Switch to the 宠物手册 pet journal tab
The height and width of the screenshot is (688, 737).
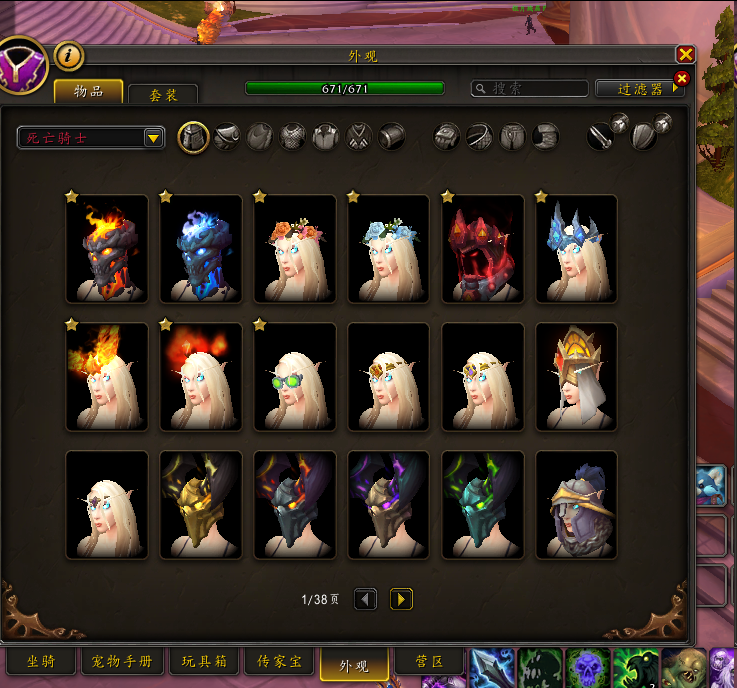coord(122,662)
